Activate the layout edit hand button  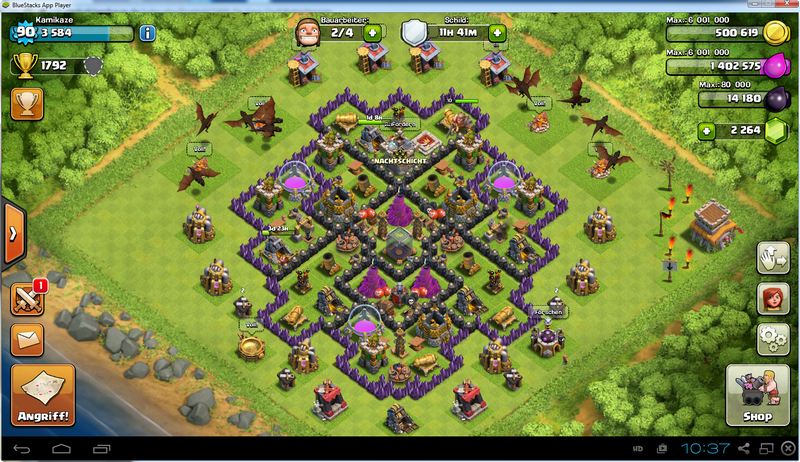(x=773, y=256)
